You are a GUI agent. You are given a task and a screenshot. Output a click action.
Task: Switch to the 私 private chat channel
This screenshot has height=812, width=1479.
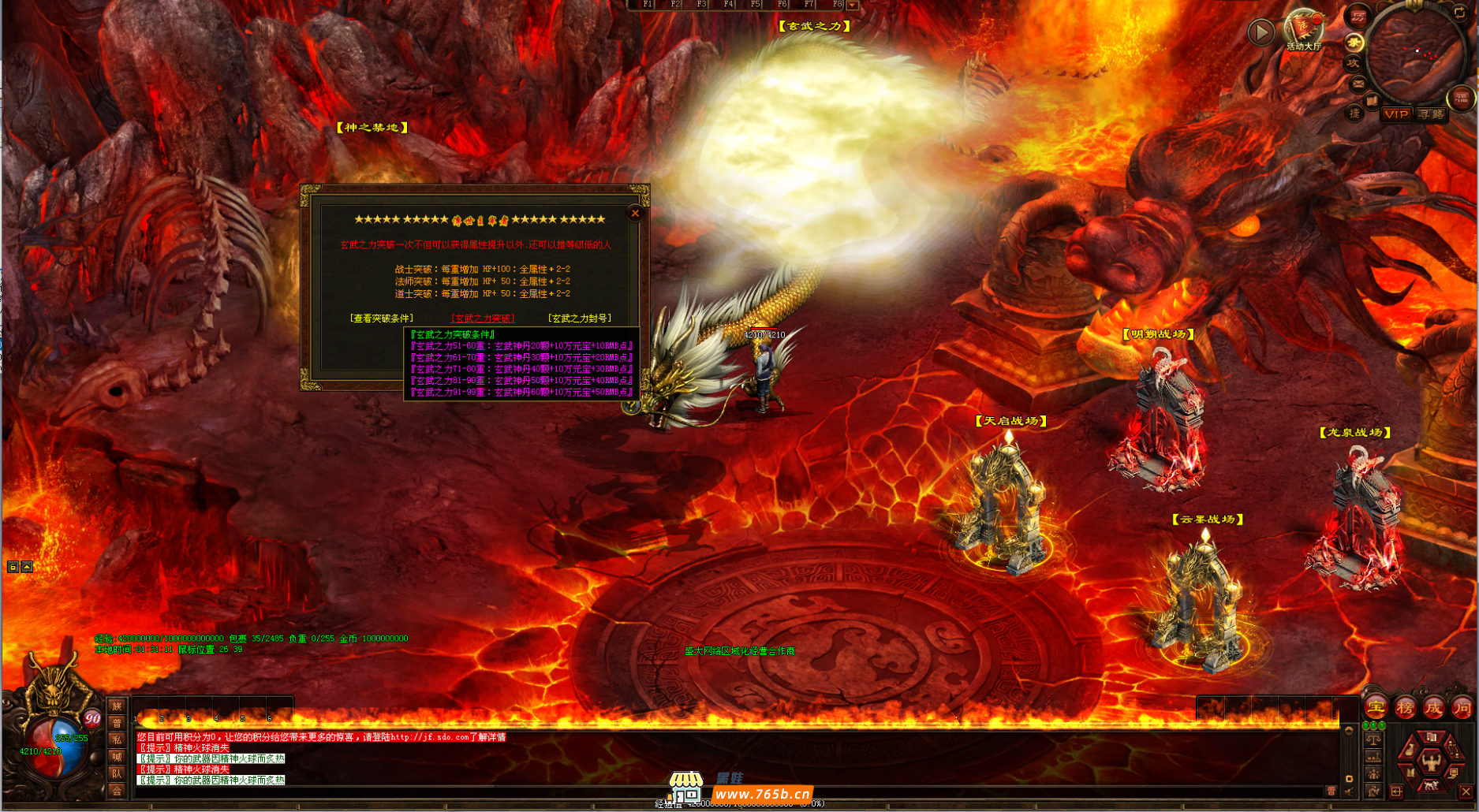click(x=117, y=740)
